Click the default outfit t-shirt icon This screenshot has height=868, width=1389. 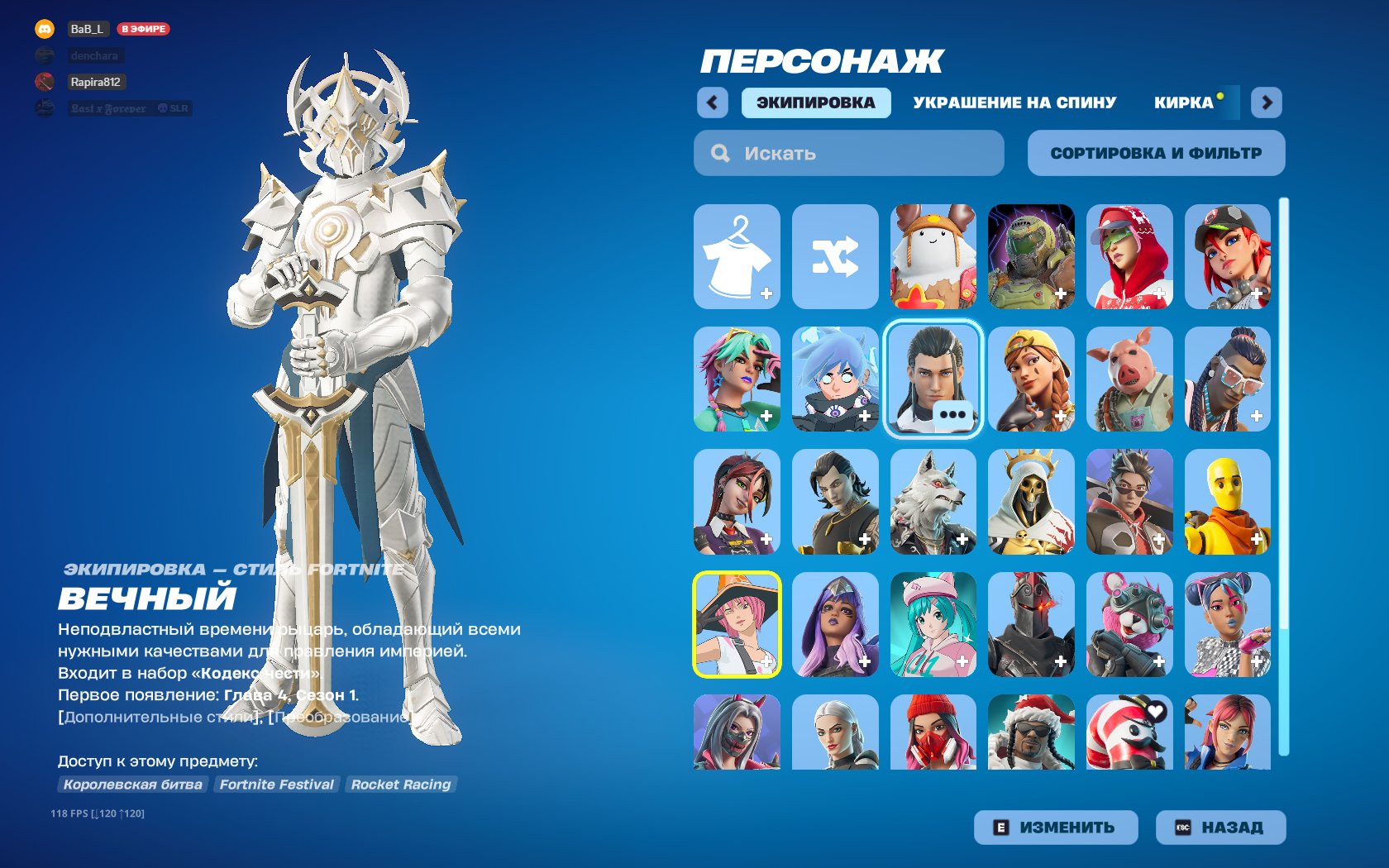point(739,256)
